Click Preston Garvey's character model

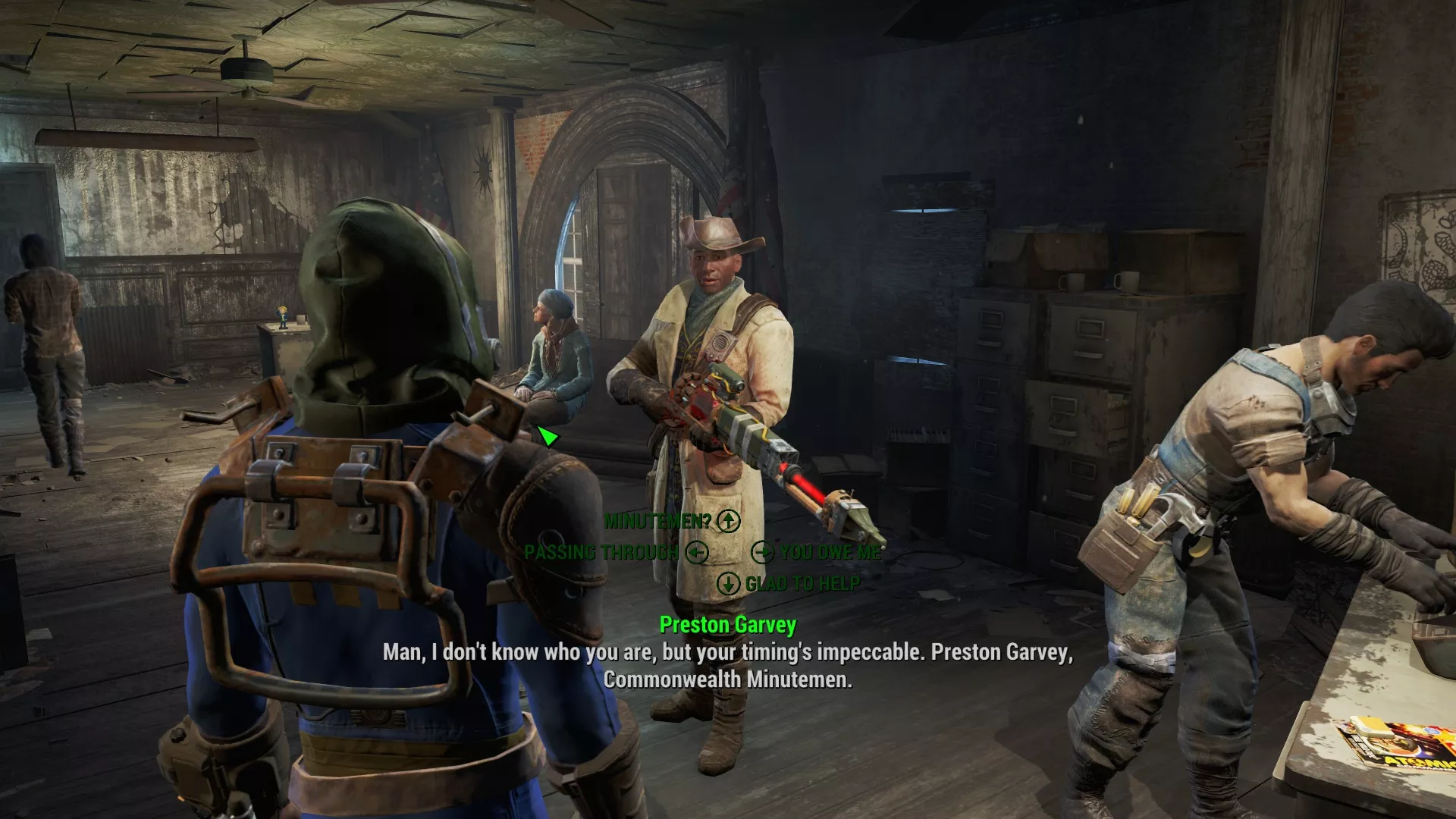click(x=713, y=341)
